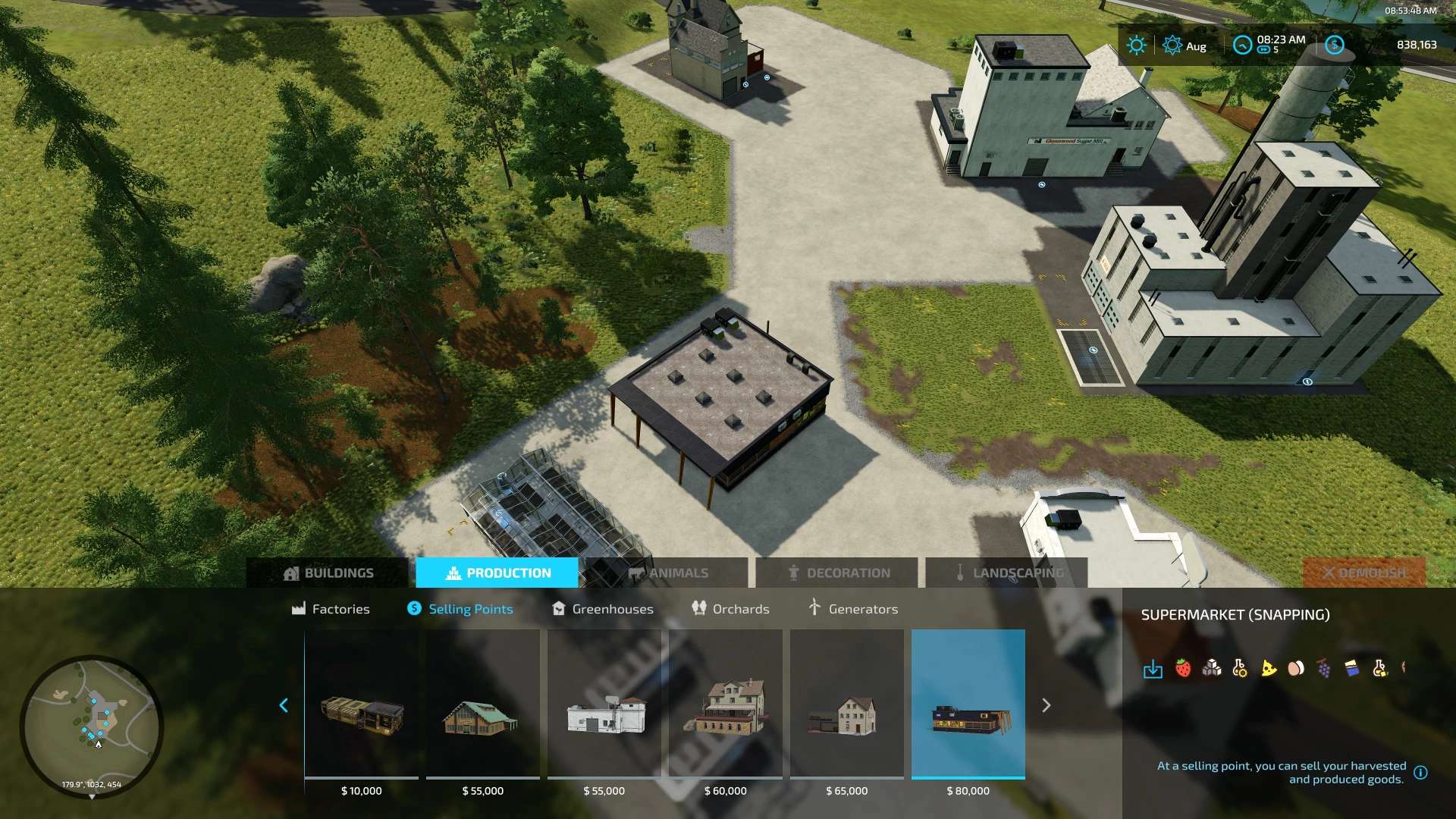The width and height of the screenshot is (1456, 819).
Task: Switch to the Generators subcategory
Action: pos(853,609)
